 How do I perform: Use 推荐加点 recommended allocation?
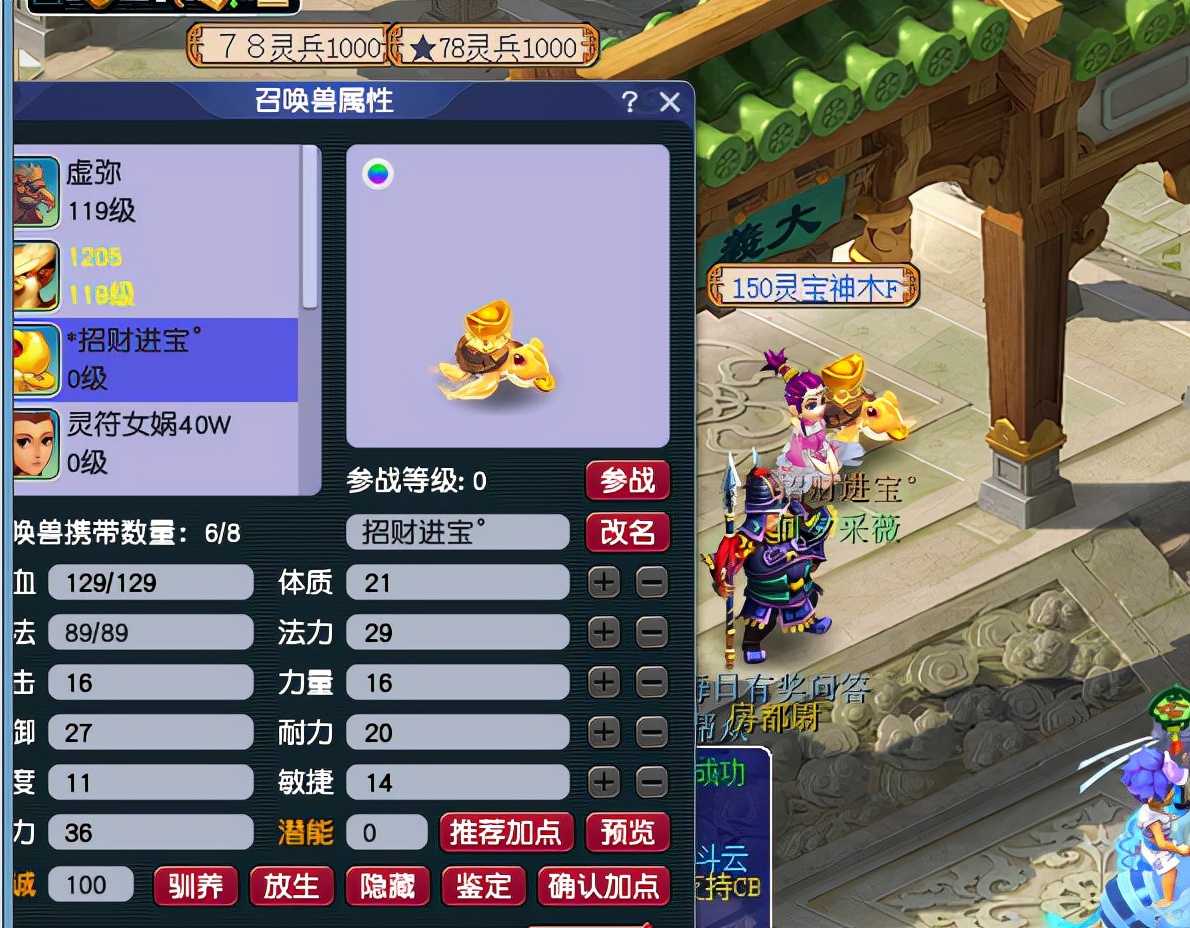(506, 833)
